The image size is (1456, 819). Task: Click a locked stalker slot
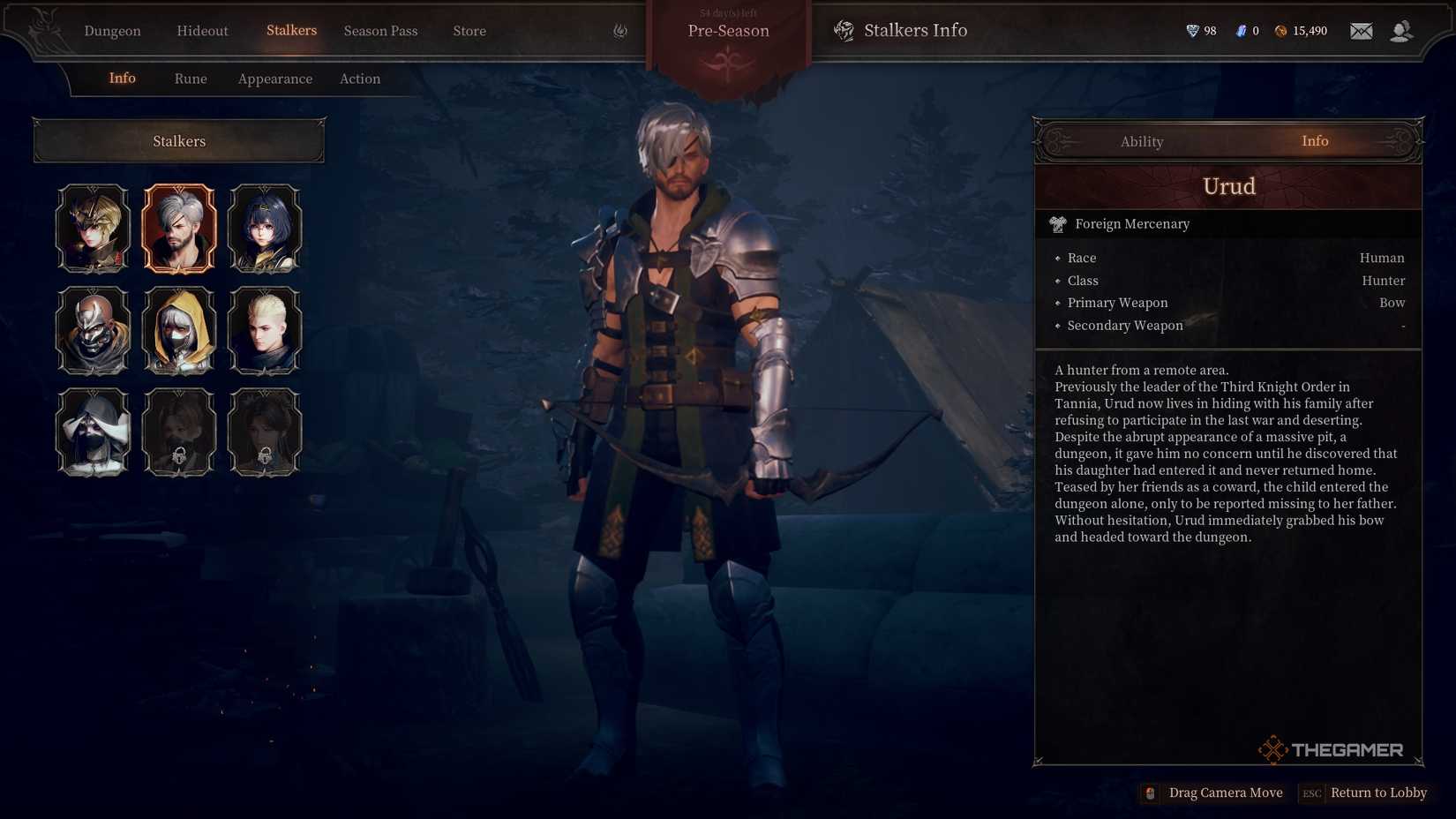pyautogui.click(x=179, y=432)
